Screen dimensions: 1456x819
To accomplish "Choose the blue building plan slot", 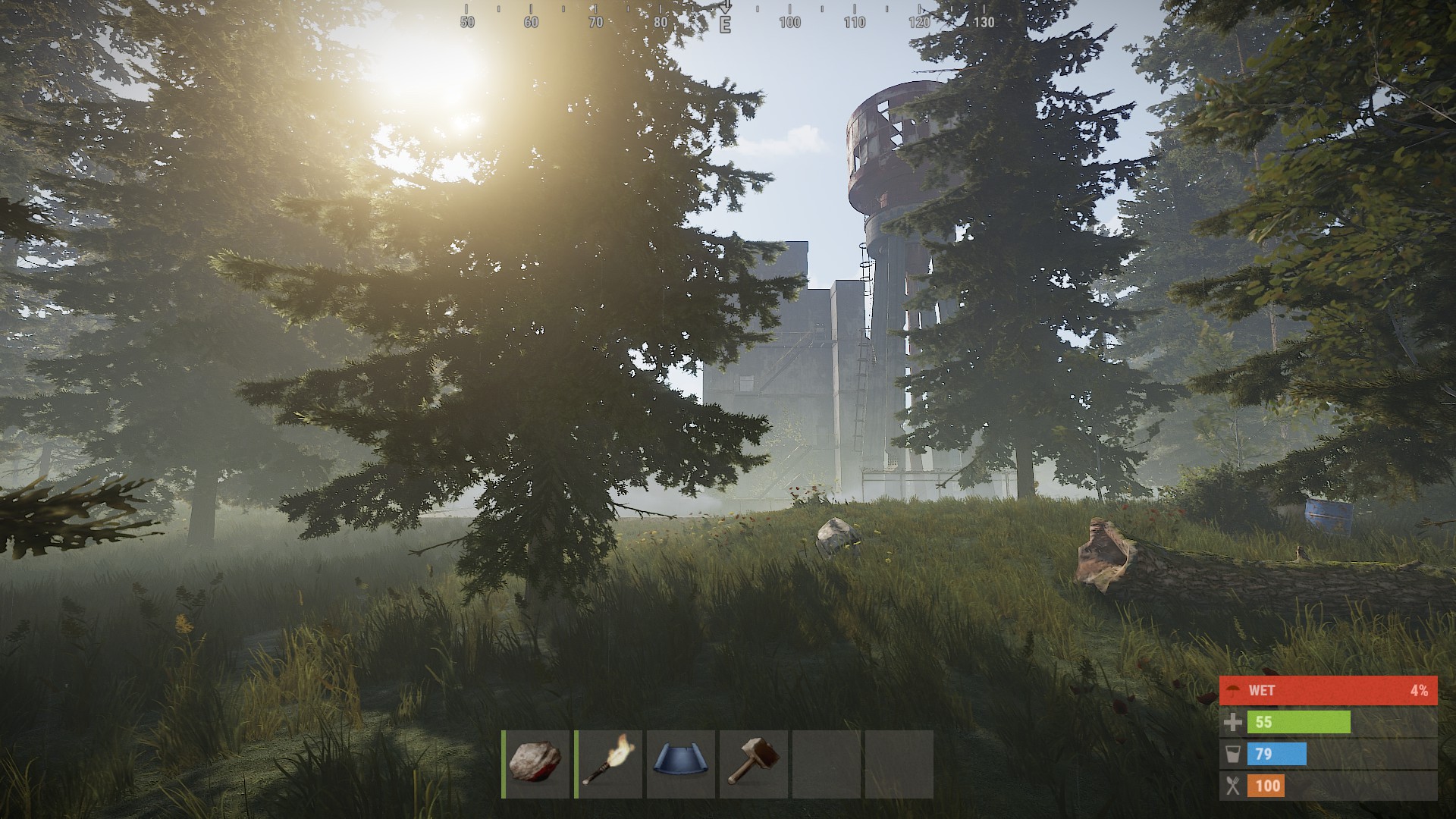I will pos(681,764).
